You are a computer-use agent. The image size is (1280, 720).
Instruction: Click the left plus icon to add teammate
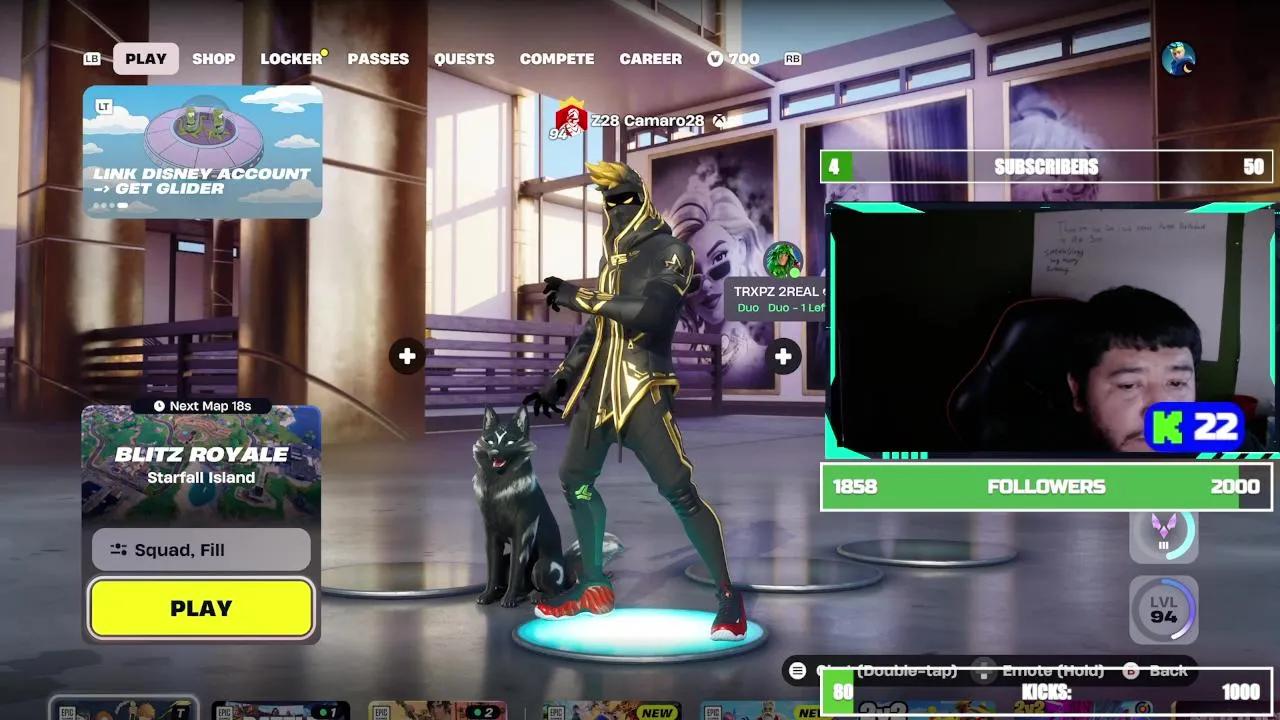(407, 355)
